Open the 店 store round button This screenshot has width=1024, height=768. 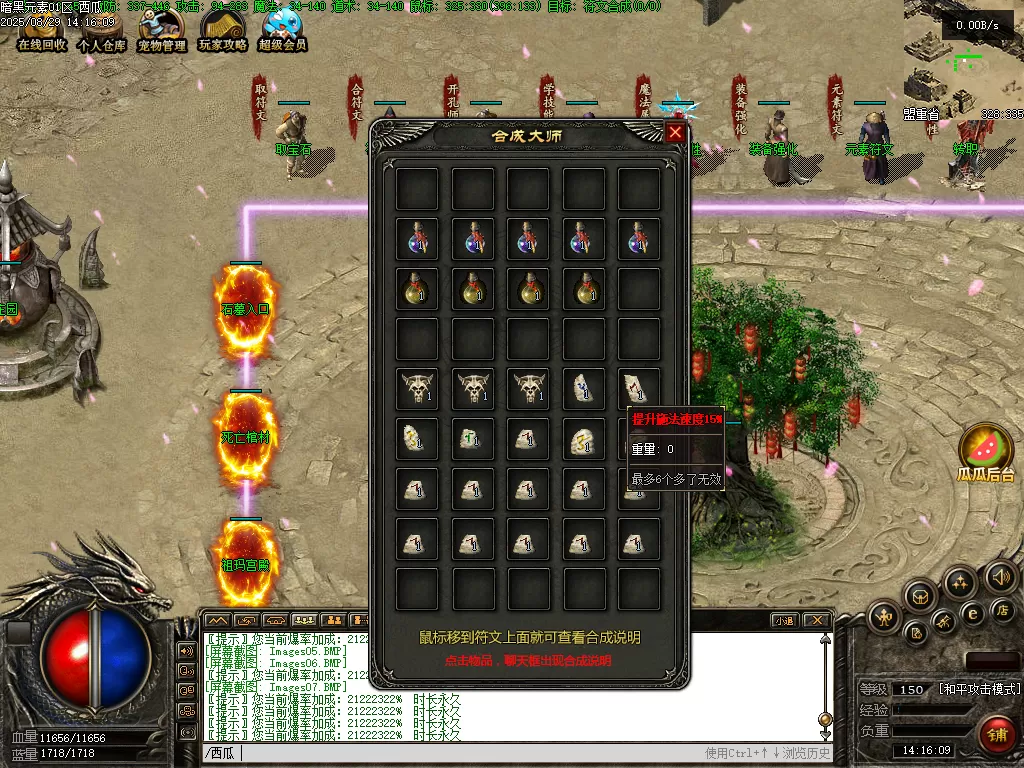coord(1001,609)
